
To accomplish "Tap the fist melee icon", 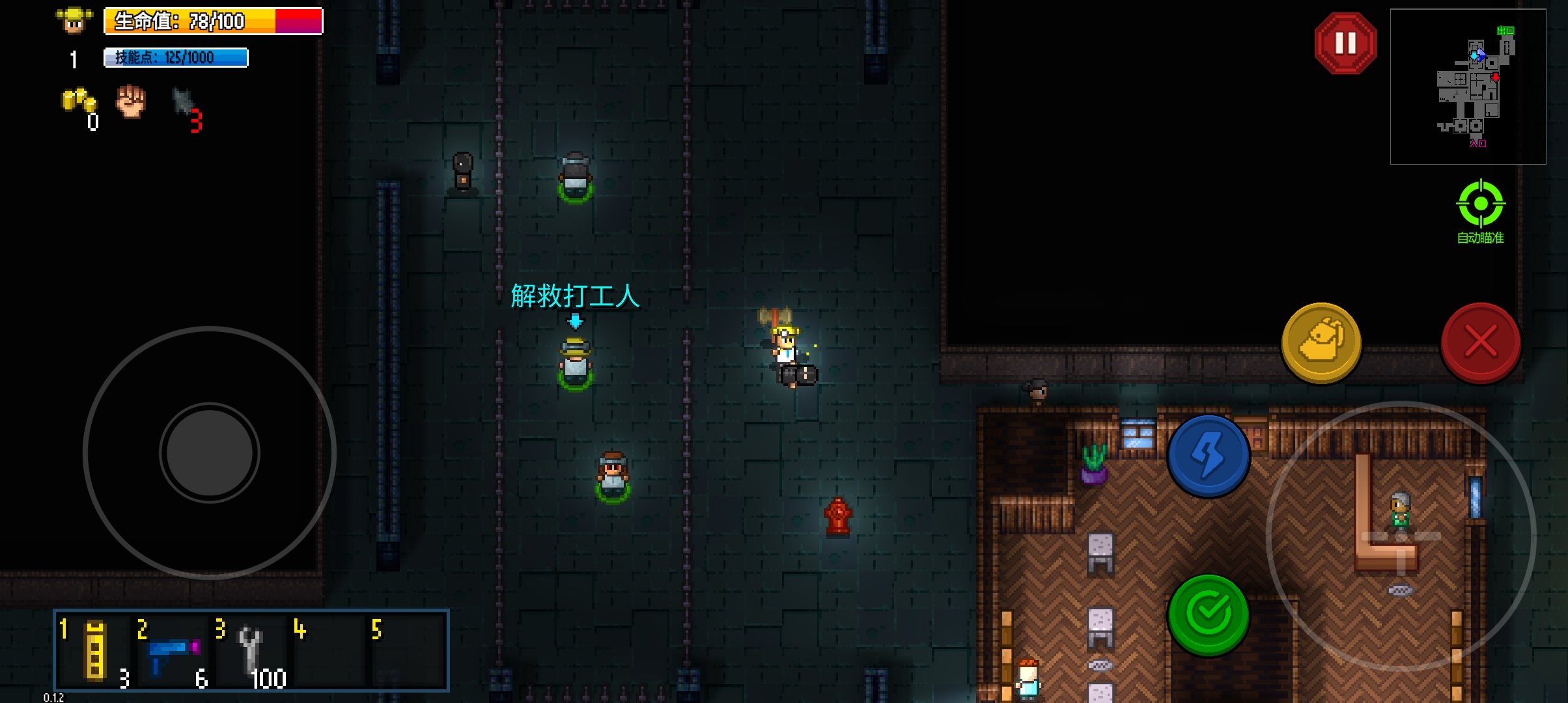I will 131,102.
